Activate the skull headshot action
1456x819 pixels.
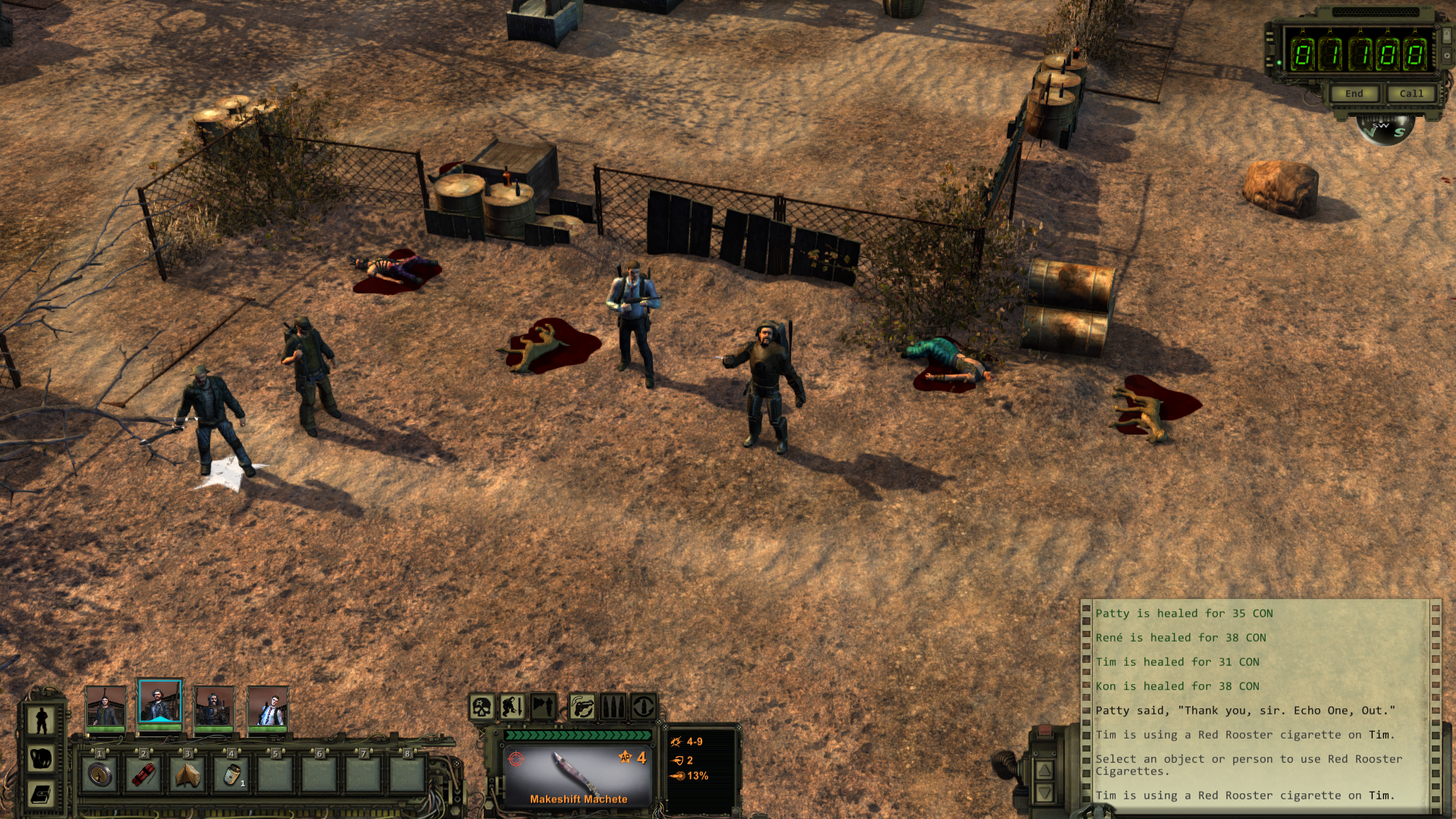[482, 708]
